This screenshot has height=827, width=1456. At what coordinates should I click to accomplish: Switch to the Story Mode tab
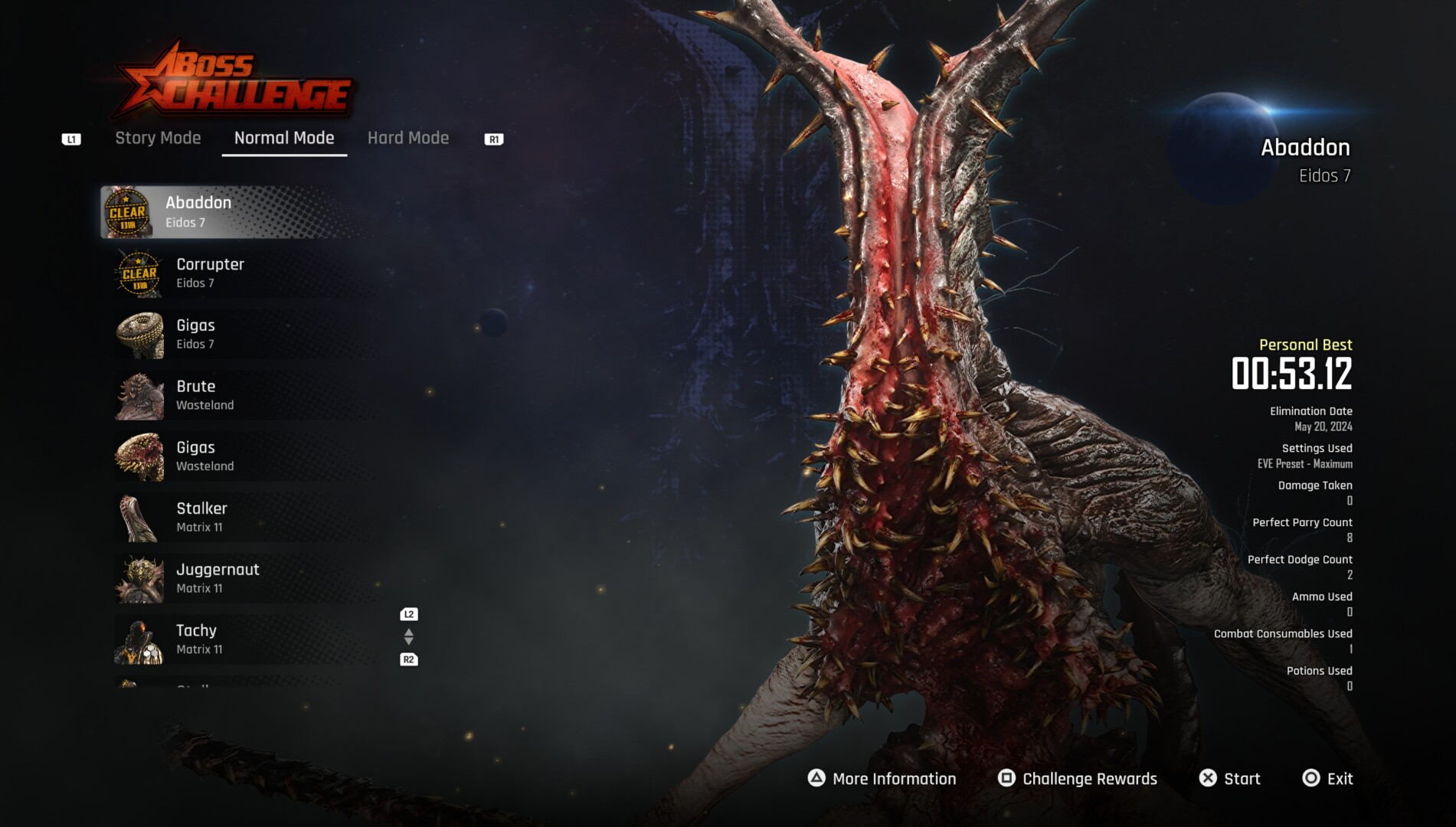(158, 138)
